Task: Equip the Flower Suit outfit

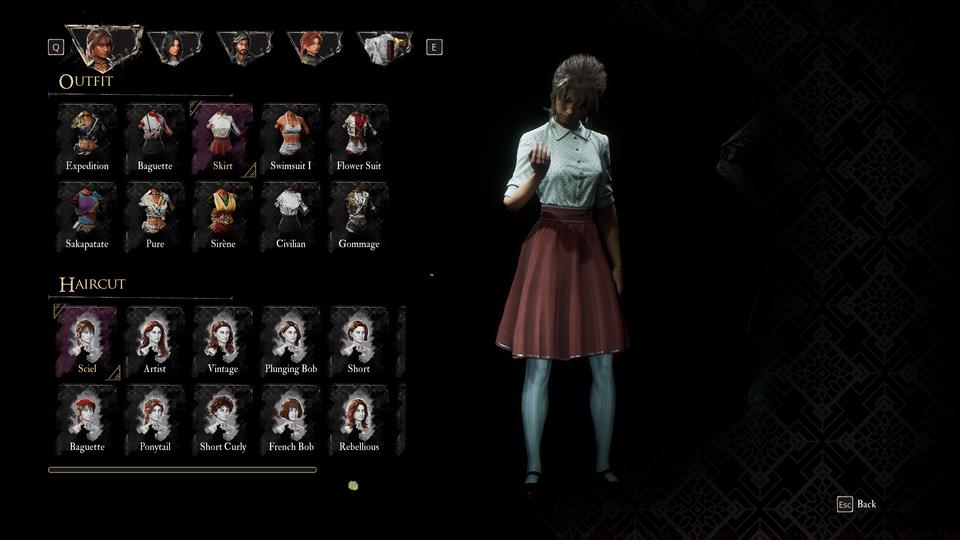Action: pos(359,138)
